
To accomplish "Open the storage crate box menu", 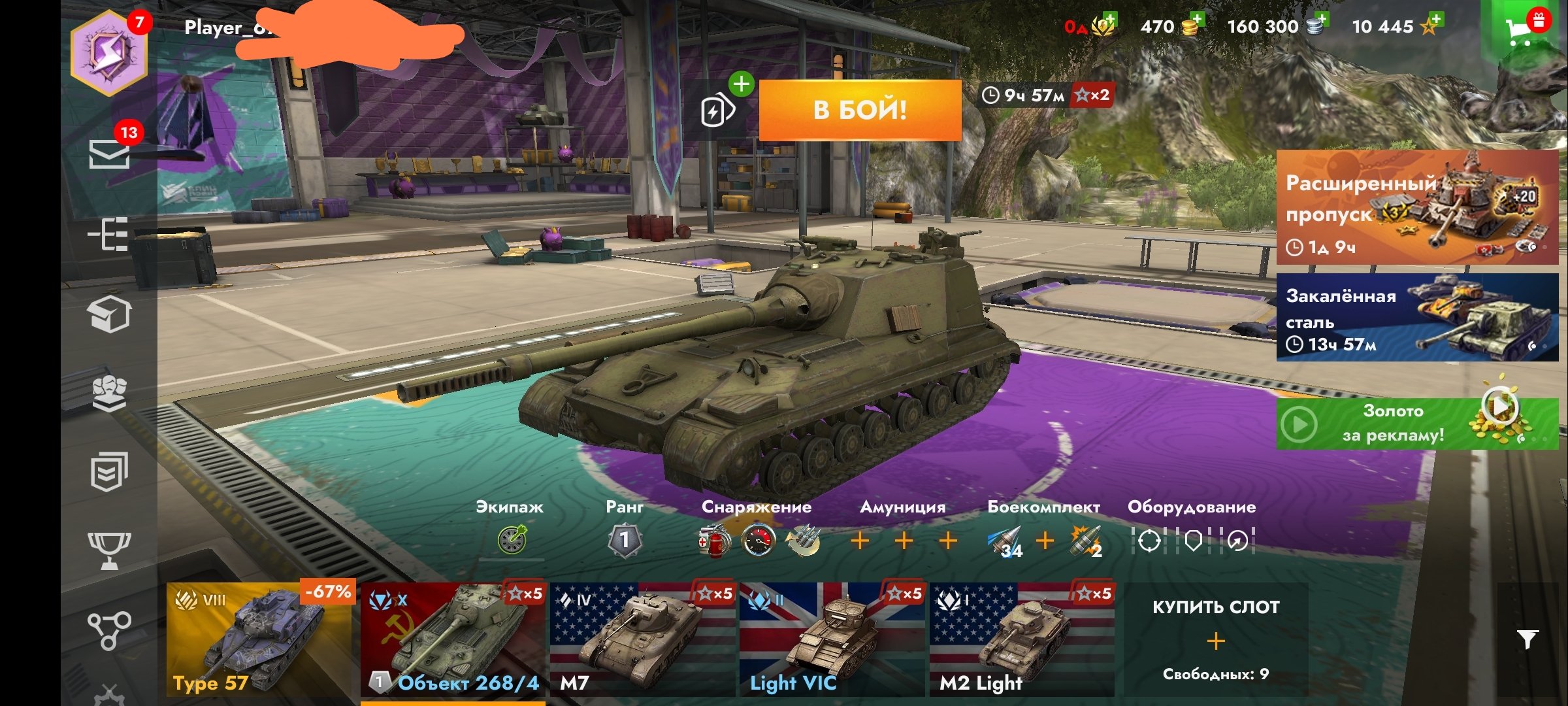I will 109,314.
